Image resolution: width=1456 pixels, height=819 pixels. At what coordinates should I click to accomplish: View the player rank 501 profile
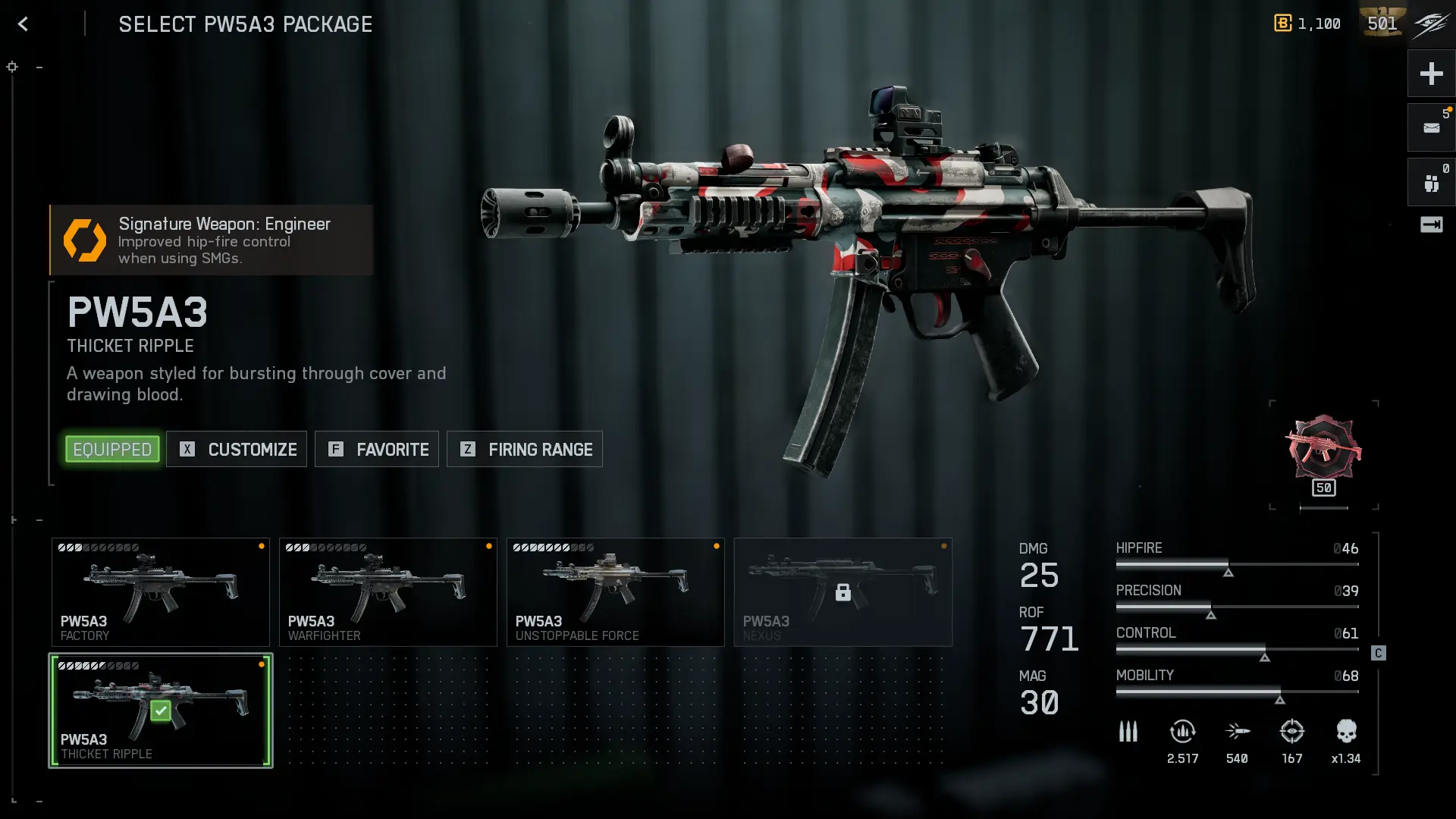1382,24
